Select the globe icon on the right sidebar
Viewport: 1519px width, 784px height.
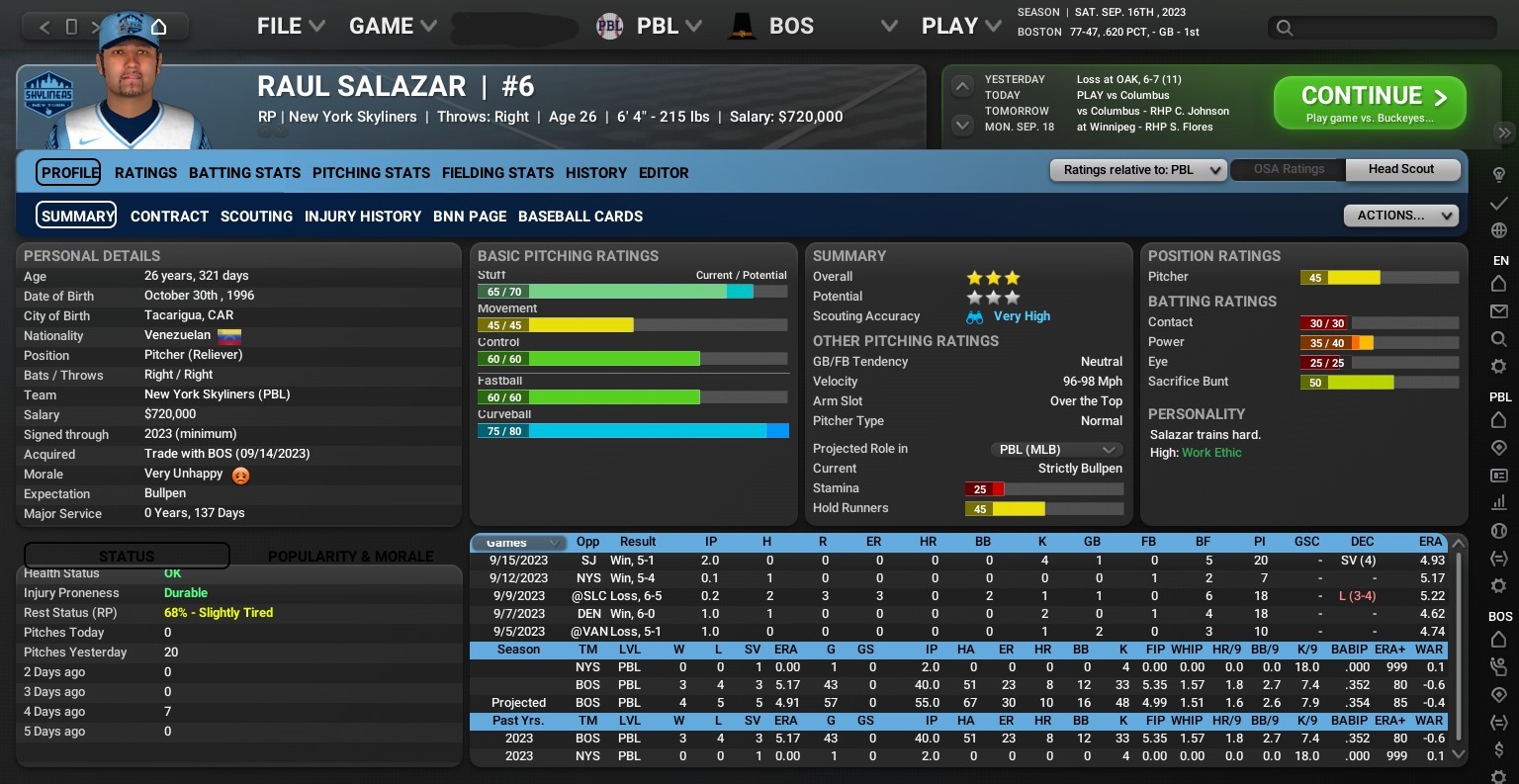tap(1499, 229)
